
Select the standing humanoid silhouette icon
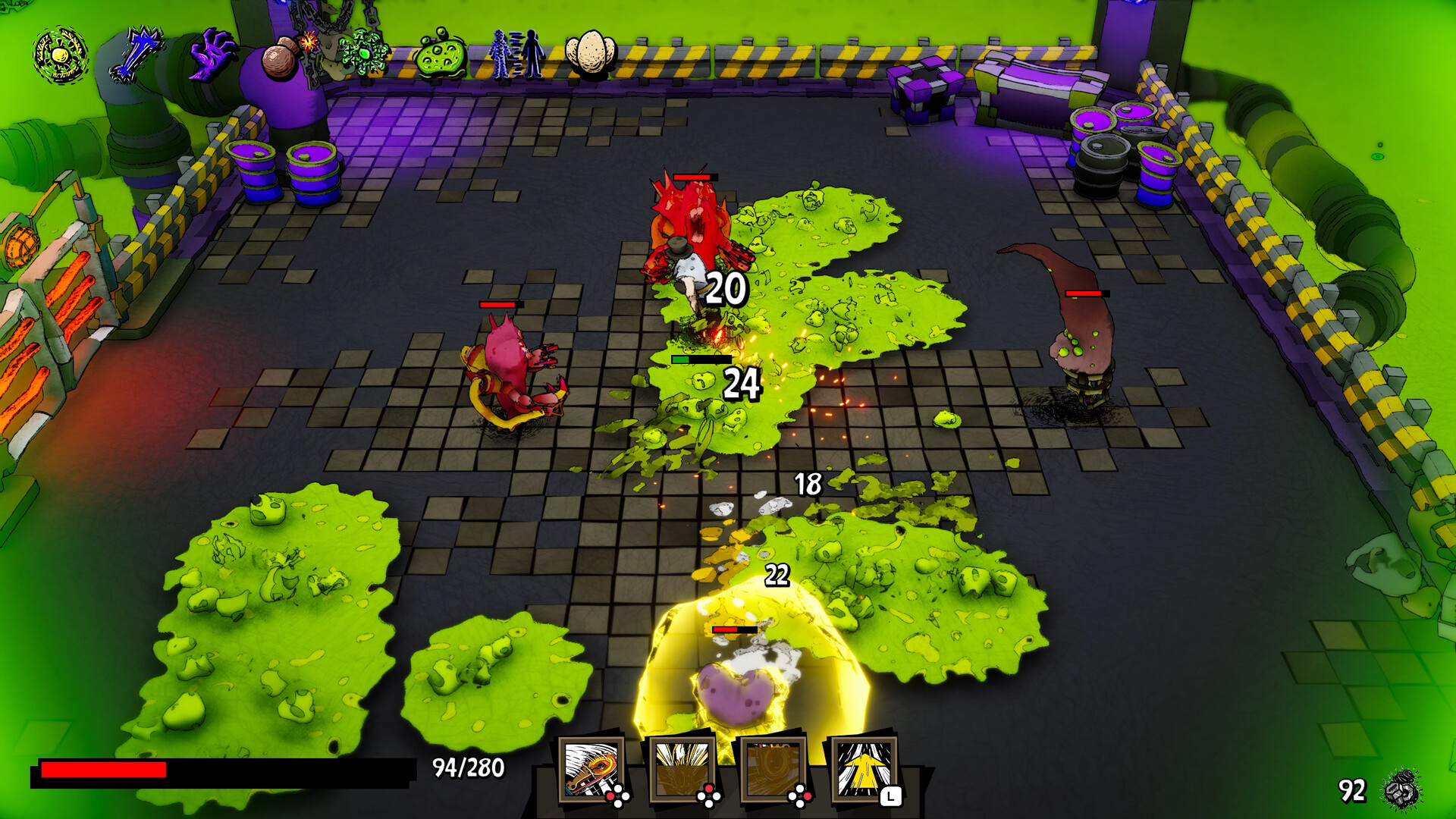click(x=532, y=53)
